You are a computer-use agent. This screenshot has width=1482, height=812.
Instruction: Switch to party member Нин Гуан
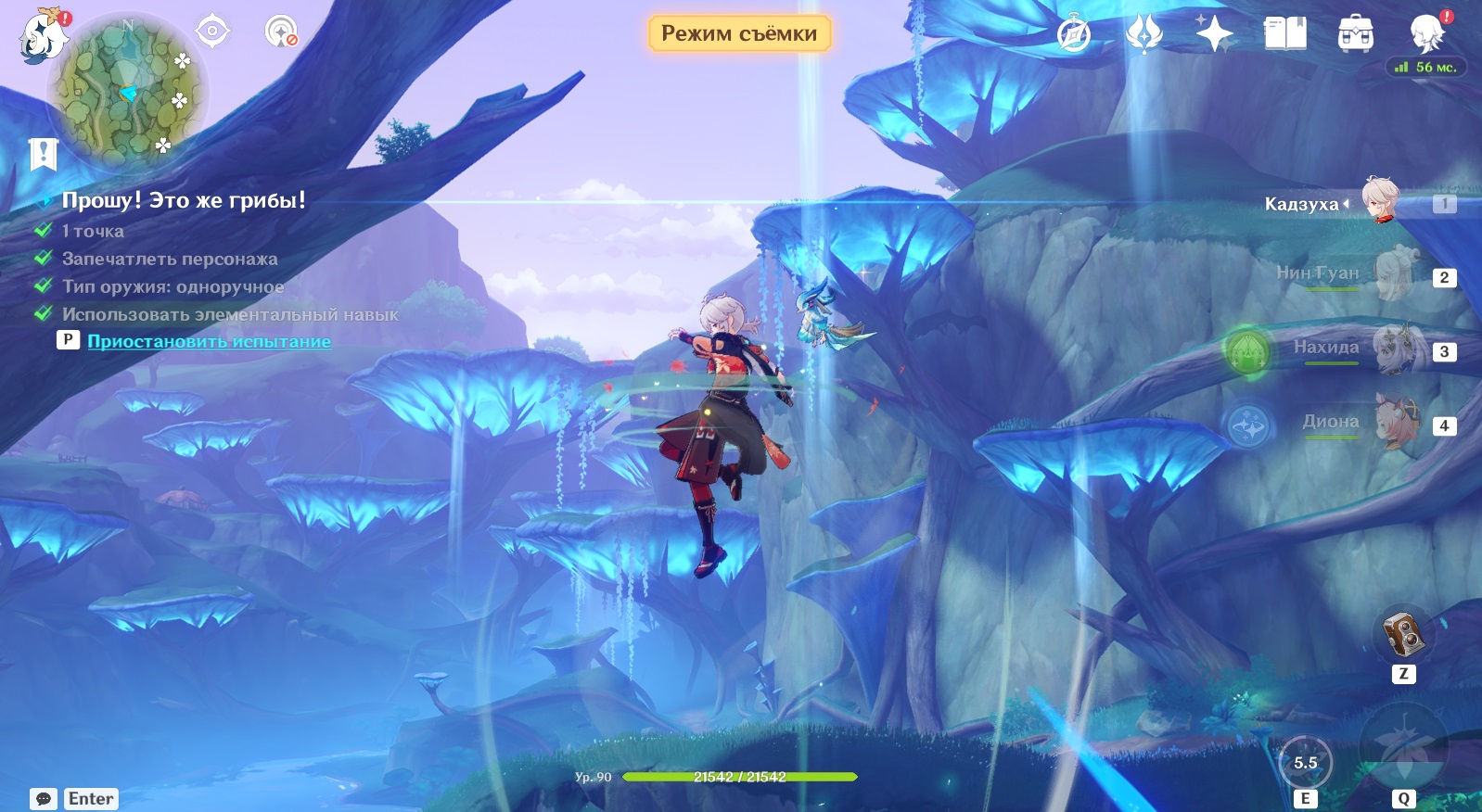point(1391,275)
